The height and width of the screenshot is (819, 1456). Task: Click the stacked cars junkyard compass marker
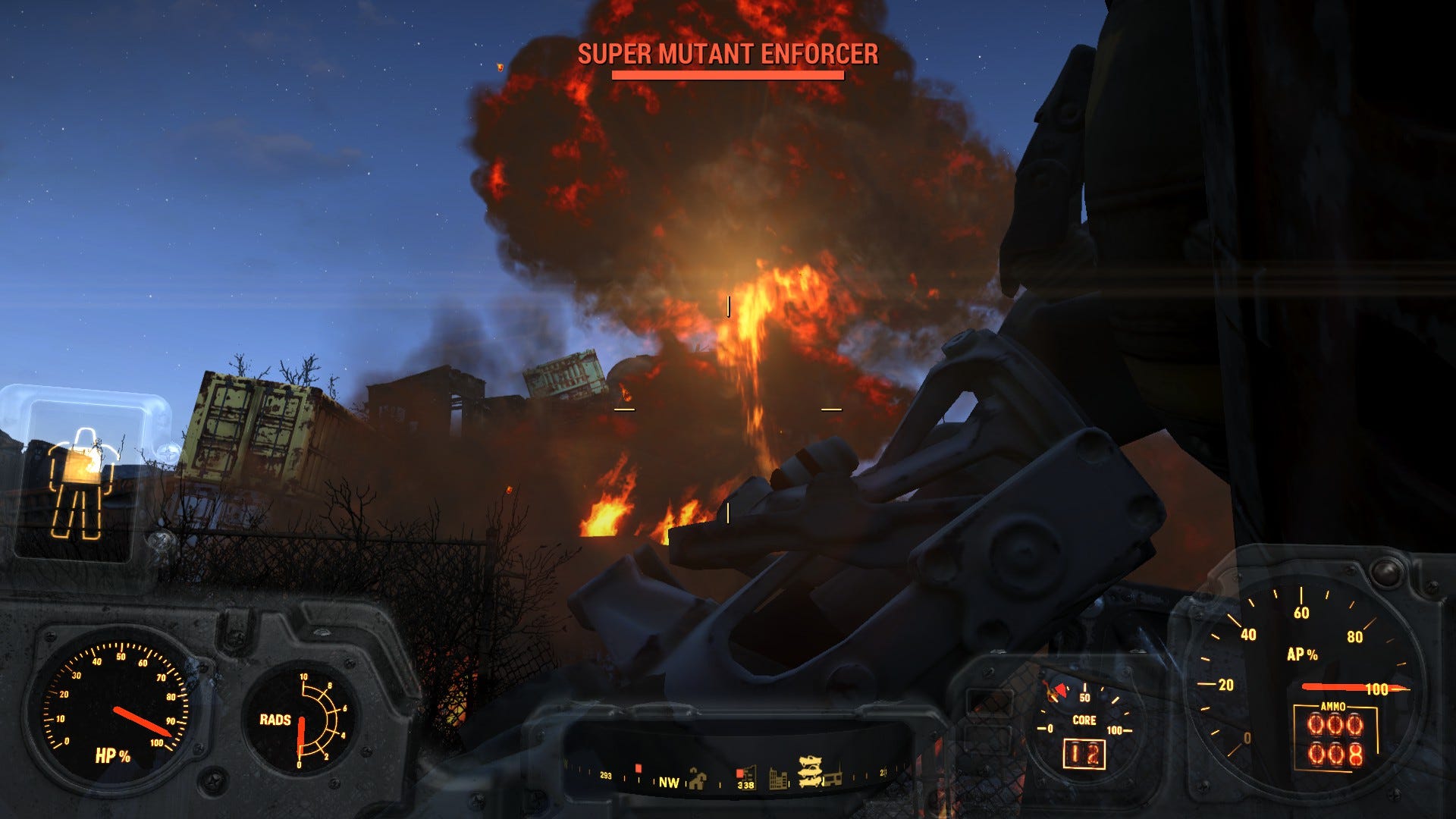click(809, 772)
